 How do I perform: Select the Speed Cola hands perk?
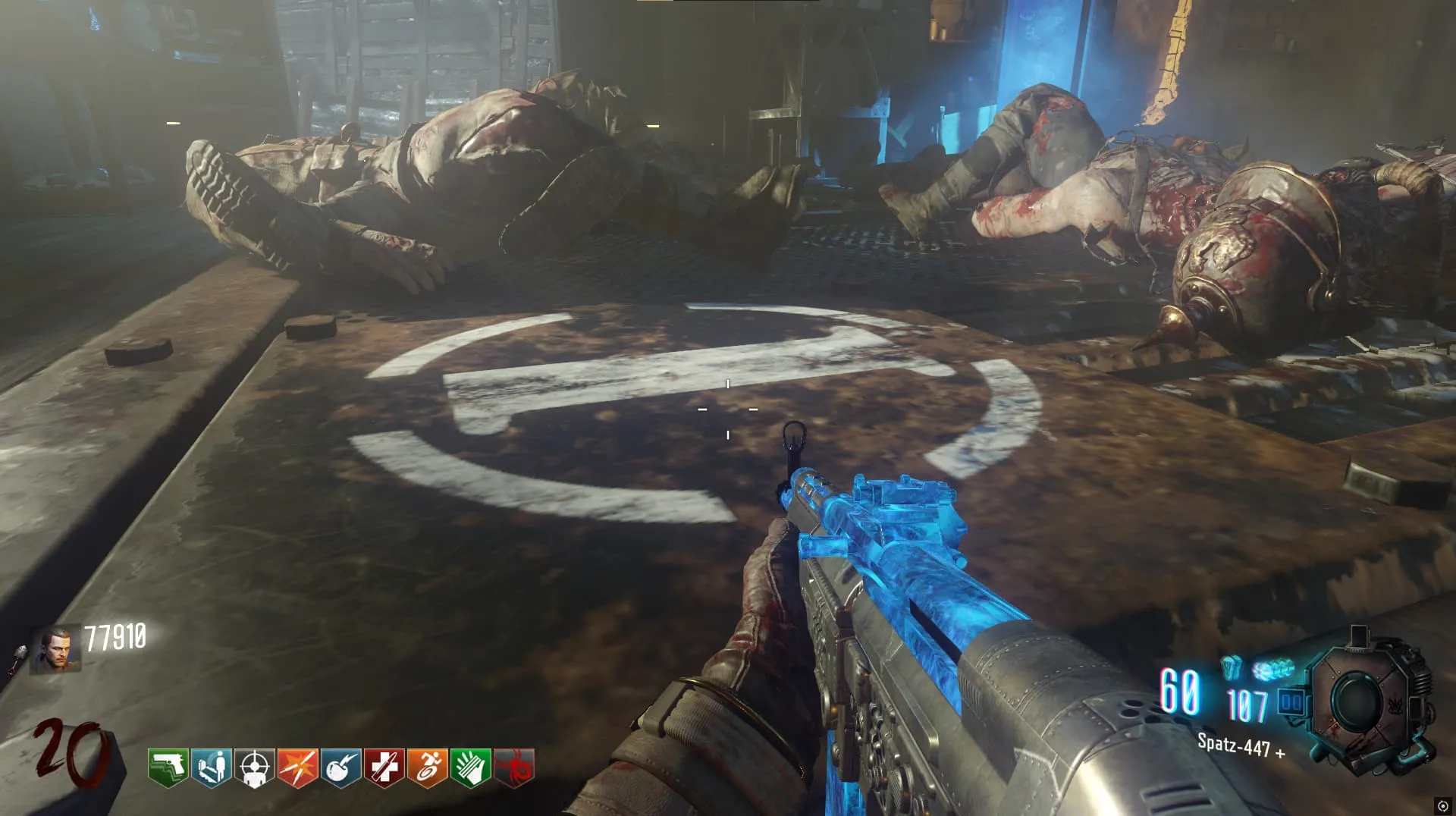(x=470, y=767)
